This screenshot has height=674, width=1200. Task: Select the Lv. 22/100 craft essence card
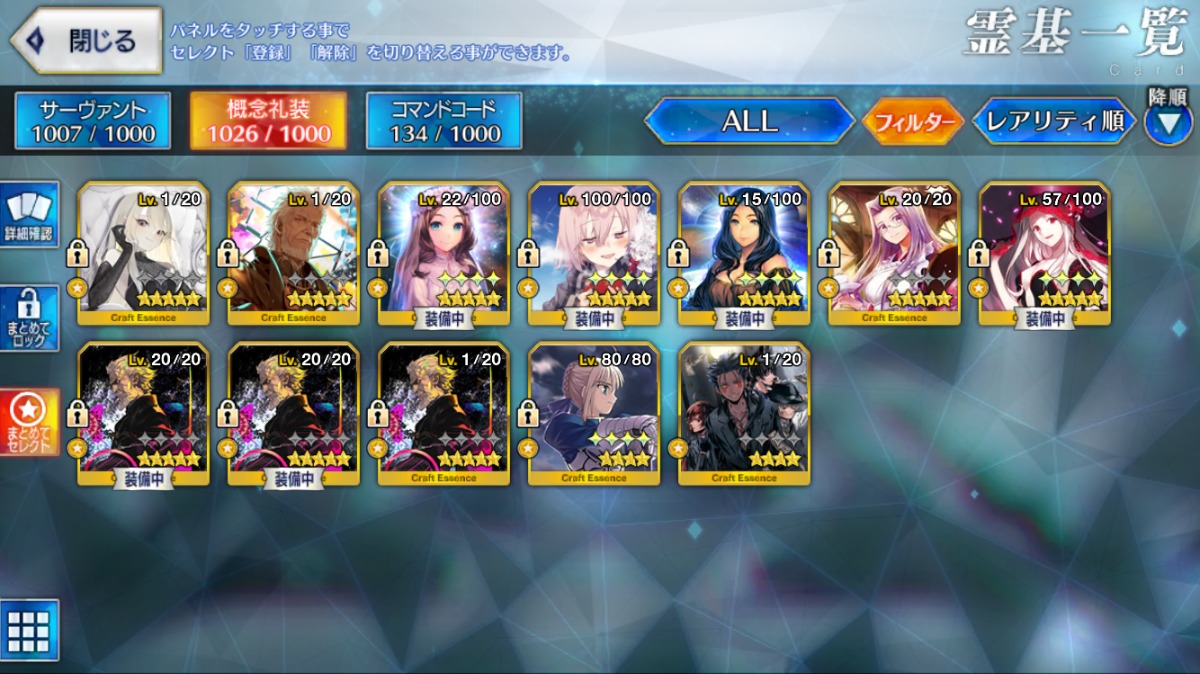[444, 253]
